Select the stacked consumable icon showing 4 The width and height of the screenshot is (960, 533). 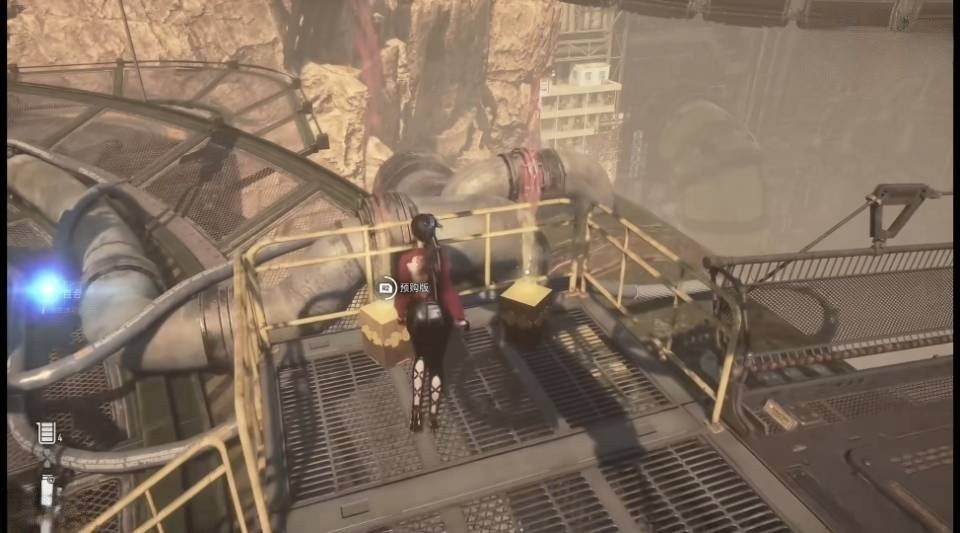45,433
